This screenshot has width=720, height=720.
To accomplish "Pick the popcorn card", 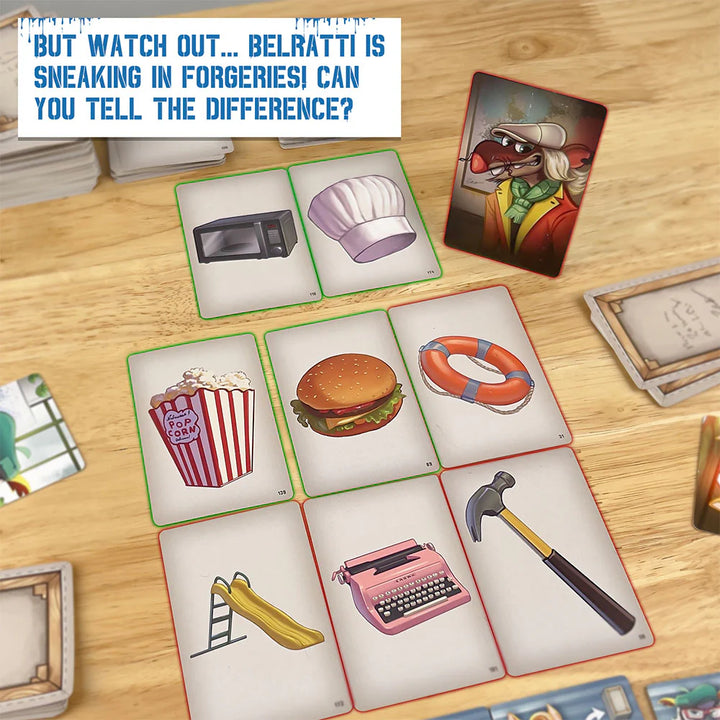I will point(205,428).
